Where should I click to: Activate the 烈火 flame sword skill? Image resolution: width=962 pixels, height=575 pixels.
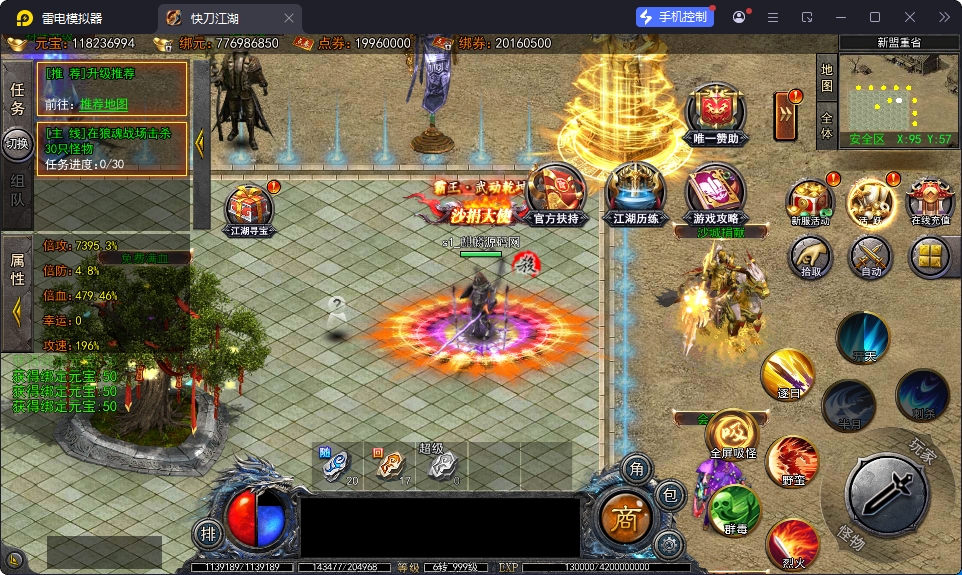[792, 544]
